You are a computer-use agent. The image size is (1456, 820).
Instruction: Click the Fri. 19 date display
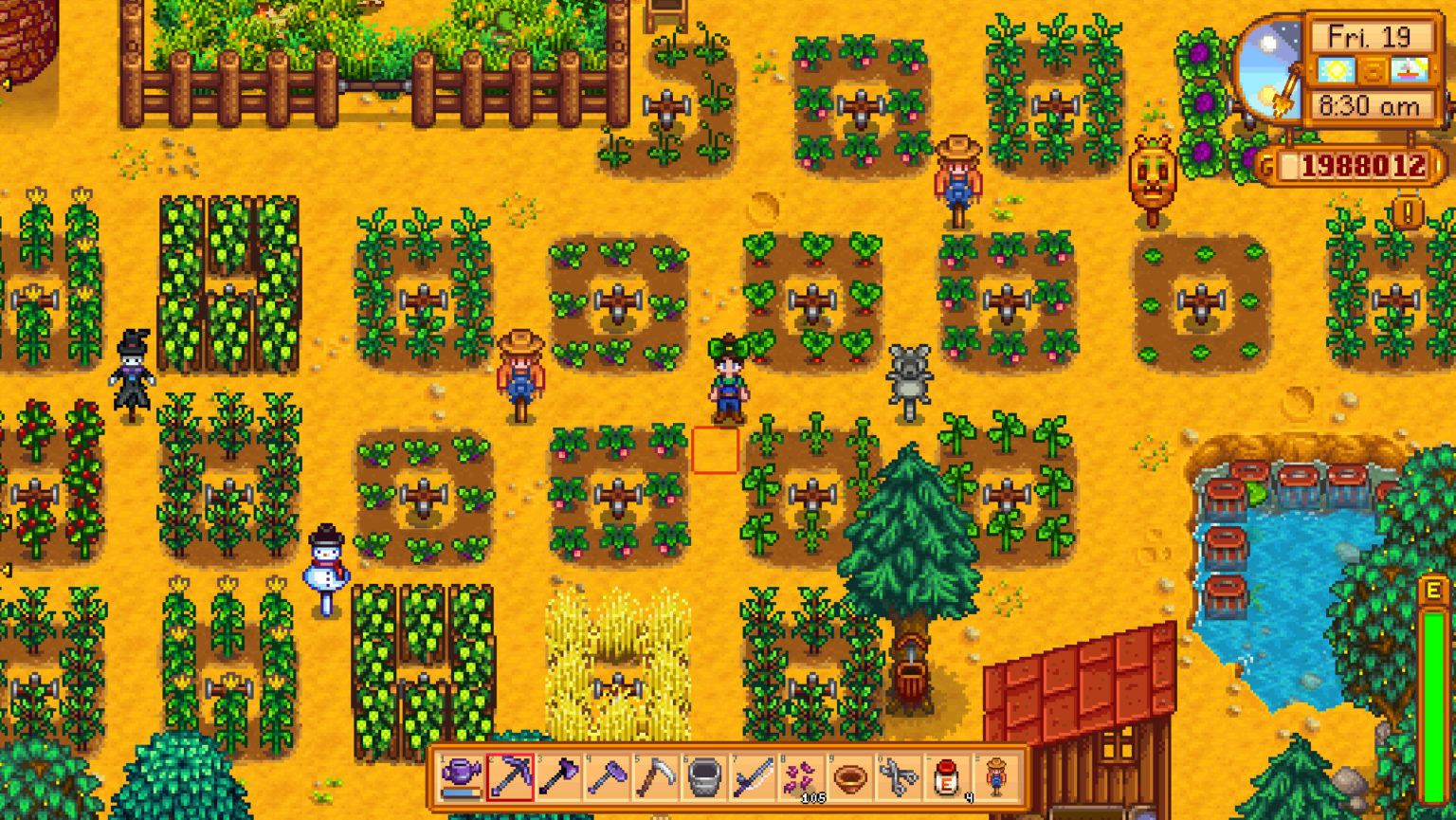[1371, 38]
